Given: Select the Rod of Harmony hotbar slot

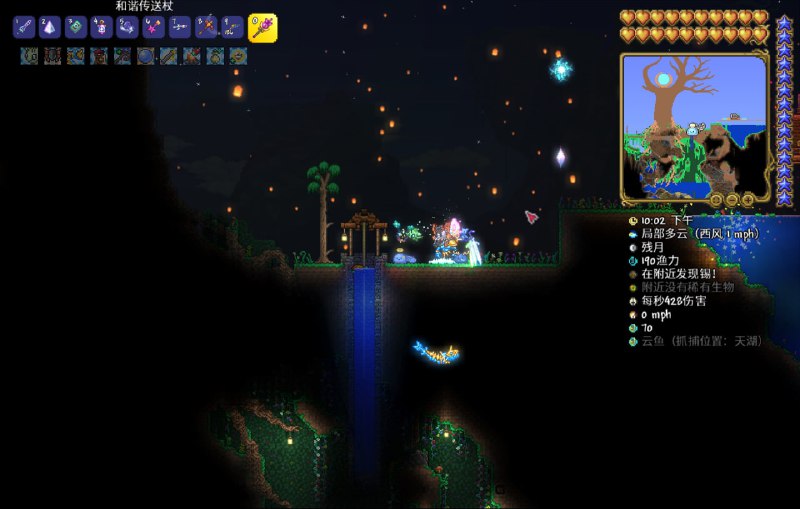Looking at the screenshot, I should pos(262,28).
